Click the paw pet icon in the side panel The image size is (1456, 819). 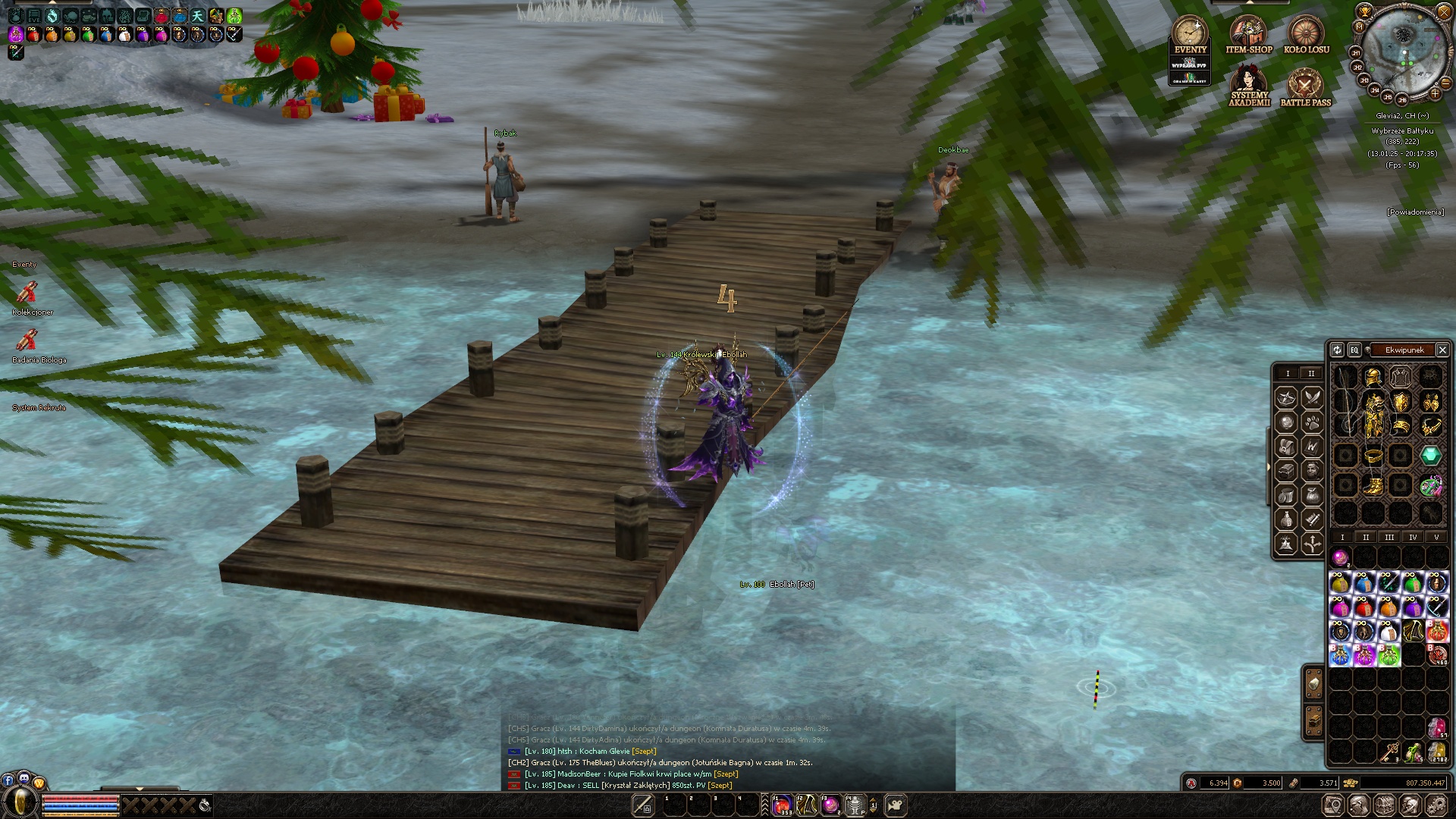1312,422
